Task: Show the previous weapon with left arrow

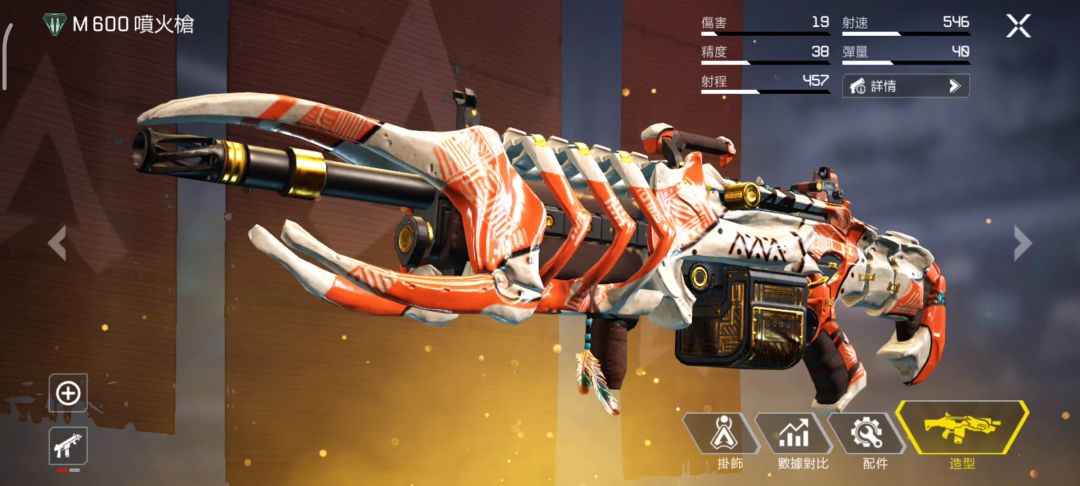Action: click(x=57, y=242)
